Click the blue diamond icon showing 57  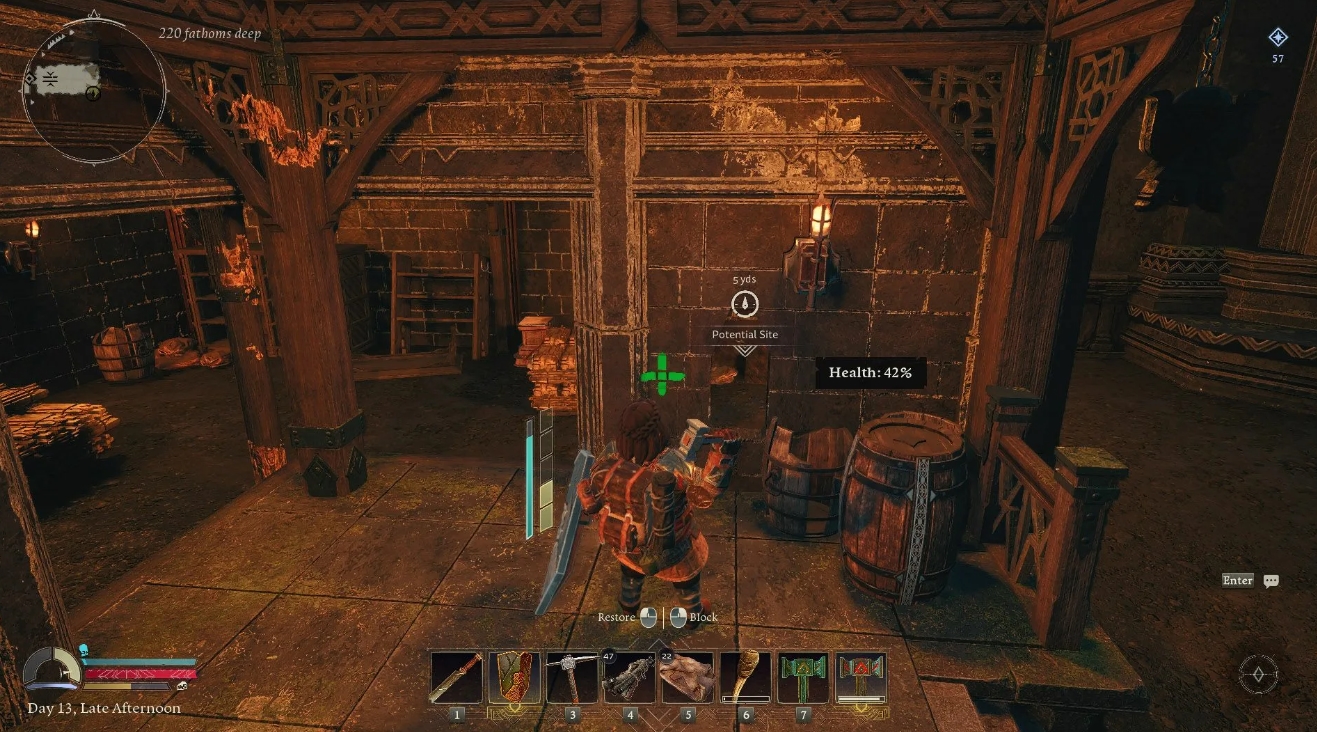coord(1278,38)
